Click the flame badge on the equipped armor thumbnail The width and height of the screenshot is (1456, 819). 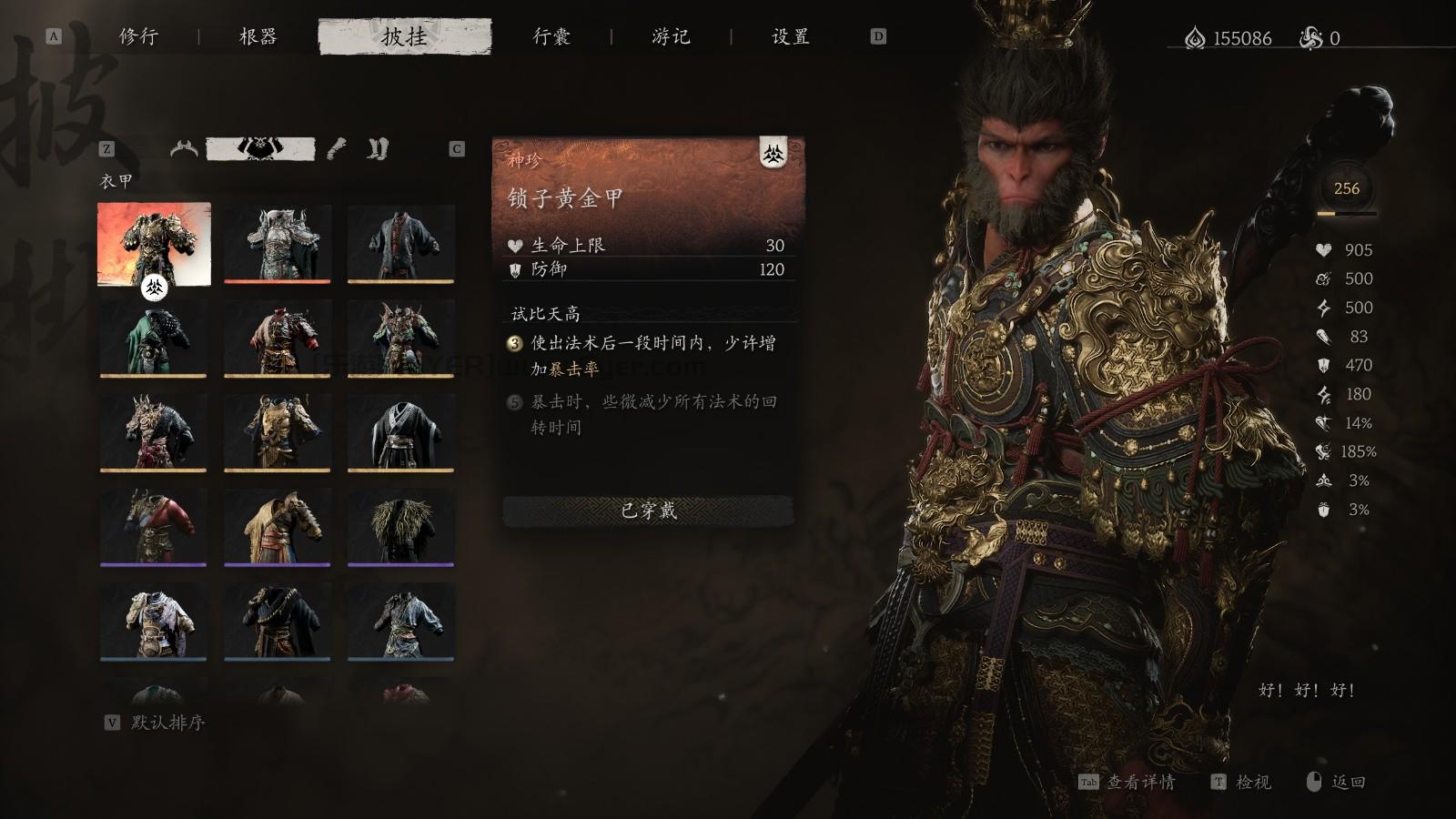[x=153, y=286]
